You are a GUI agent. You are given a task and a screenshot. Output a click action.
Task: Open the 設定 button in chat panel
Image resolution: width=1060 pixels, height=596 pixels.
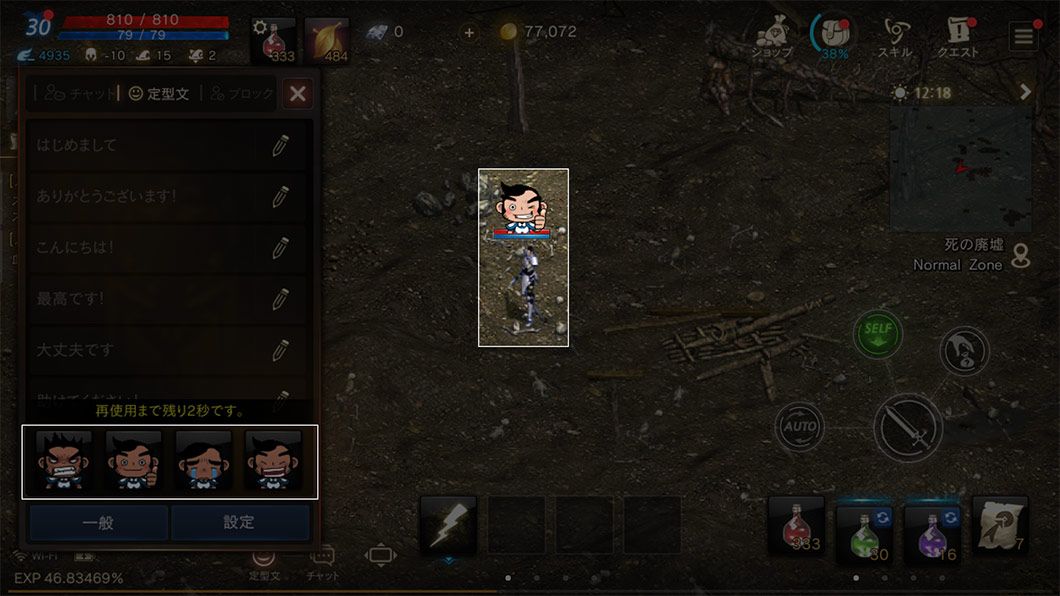(239, 522)
